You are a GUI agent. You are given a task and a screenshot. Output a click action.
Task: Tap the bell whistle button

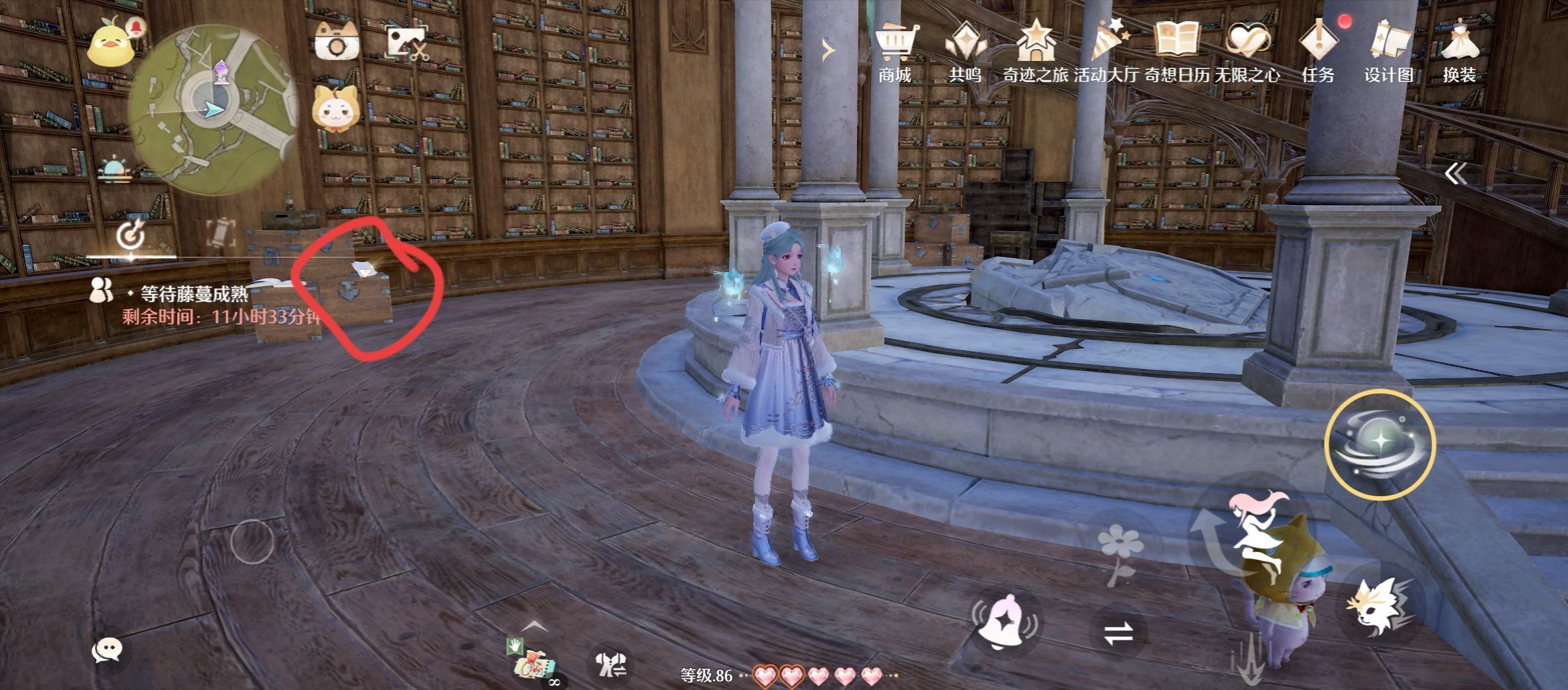click(x=1004, y=622)
